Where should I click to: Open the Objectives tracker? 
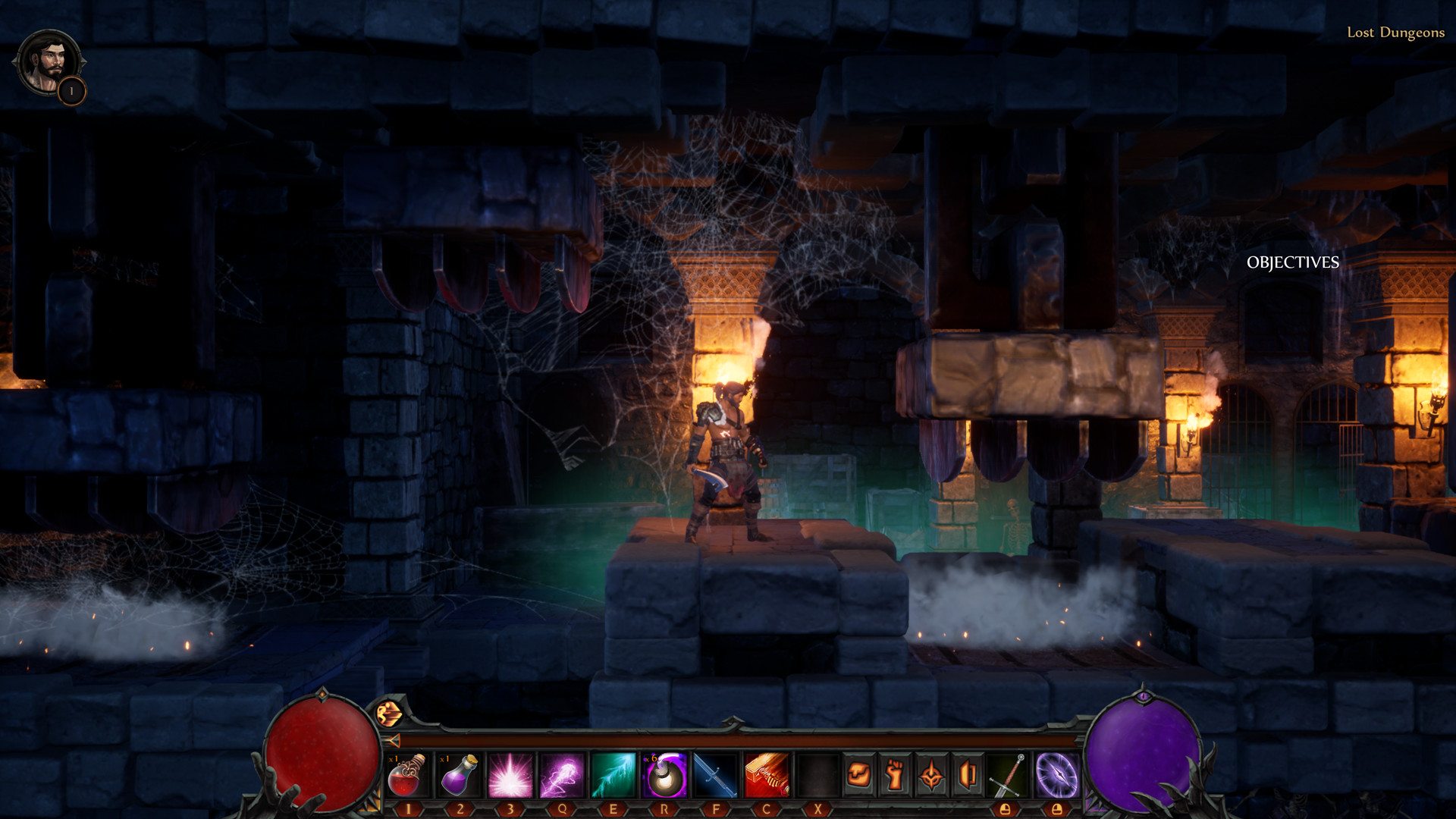pos(1292,262)
